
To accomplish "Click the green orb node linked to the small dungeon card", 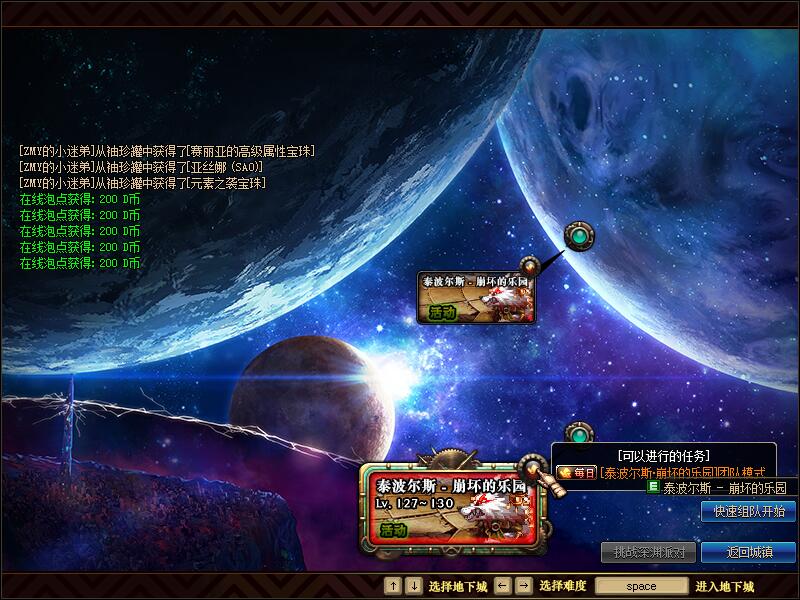I will pyautogui.click(x=577, y=237).
